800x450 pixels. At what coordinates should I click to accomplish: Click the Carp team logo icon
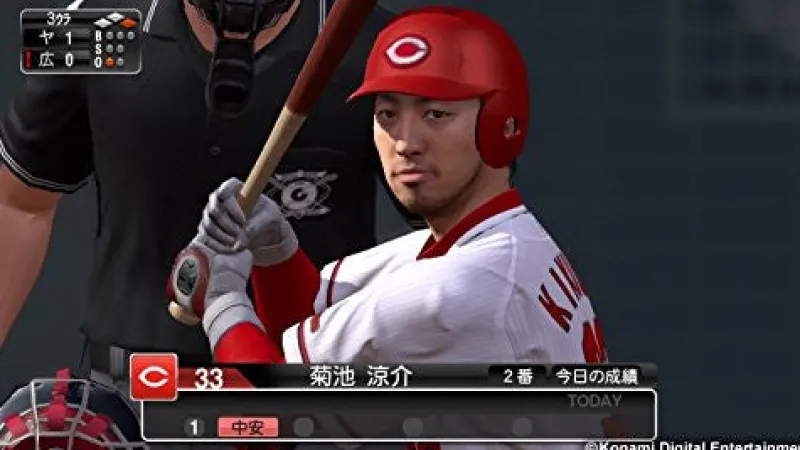[x=154, y=377]
